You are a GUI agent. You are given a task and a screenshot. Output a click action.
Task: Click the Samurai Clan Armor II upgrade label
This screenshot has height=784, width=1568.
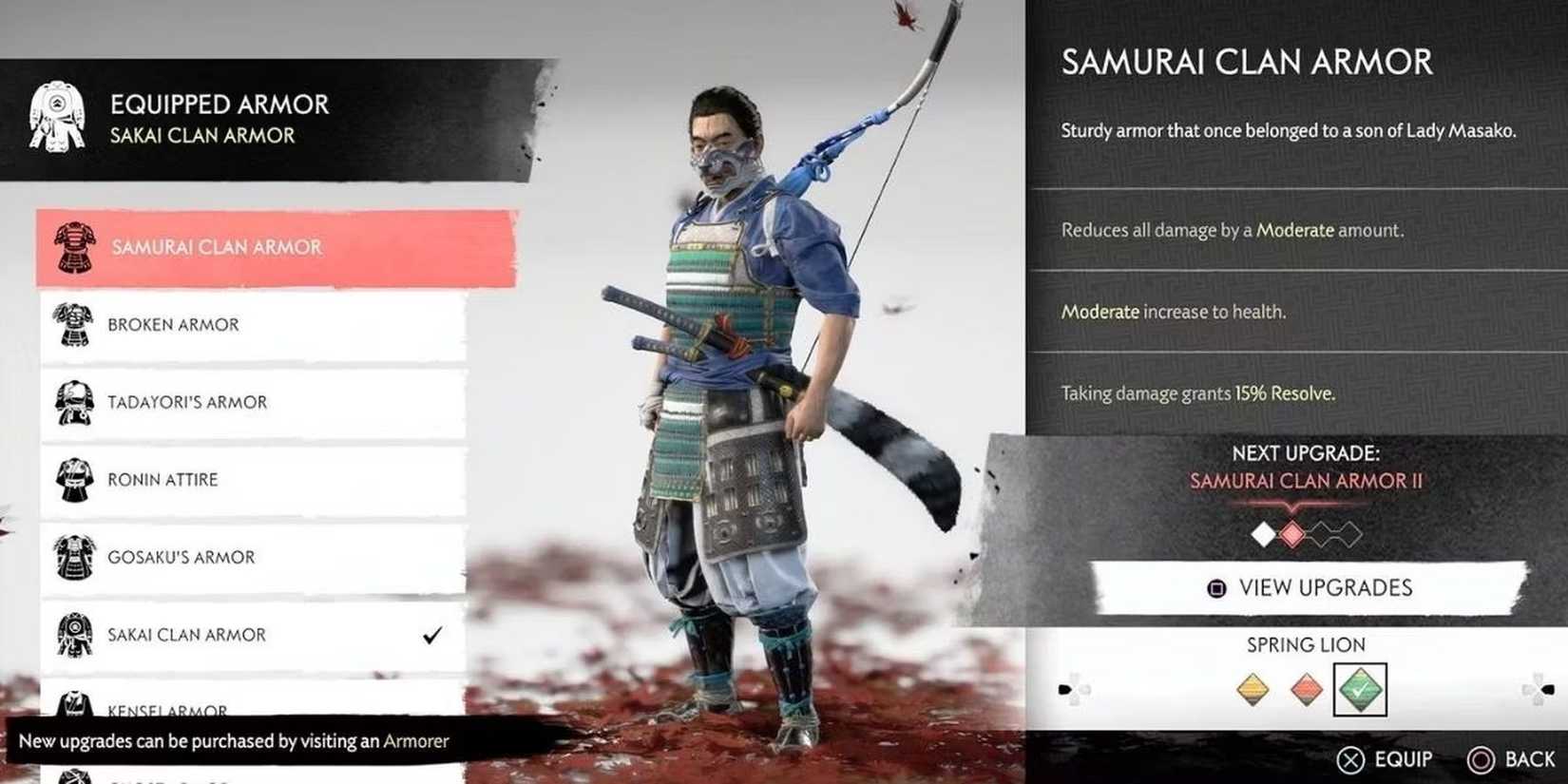1306,482
